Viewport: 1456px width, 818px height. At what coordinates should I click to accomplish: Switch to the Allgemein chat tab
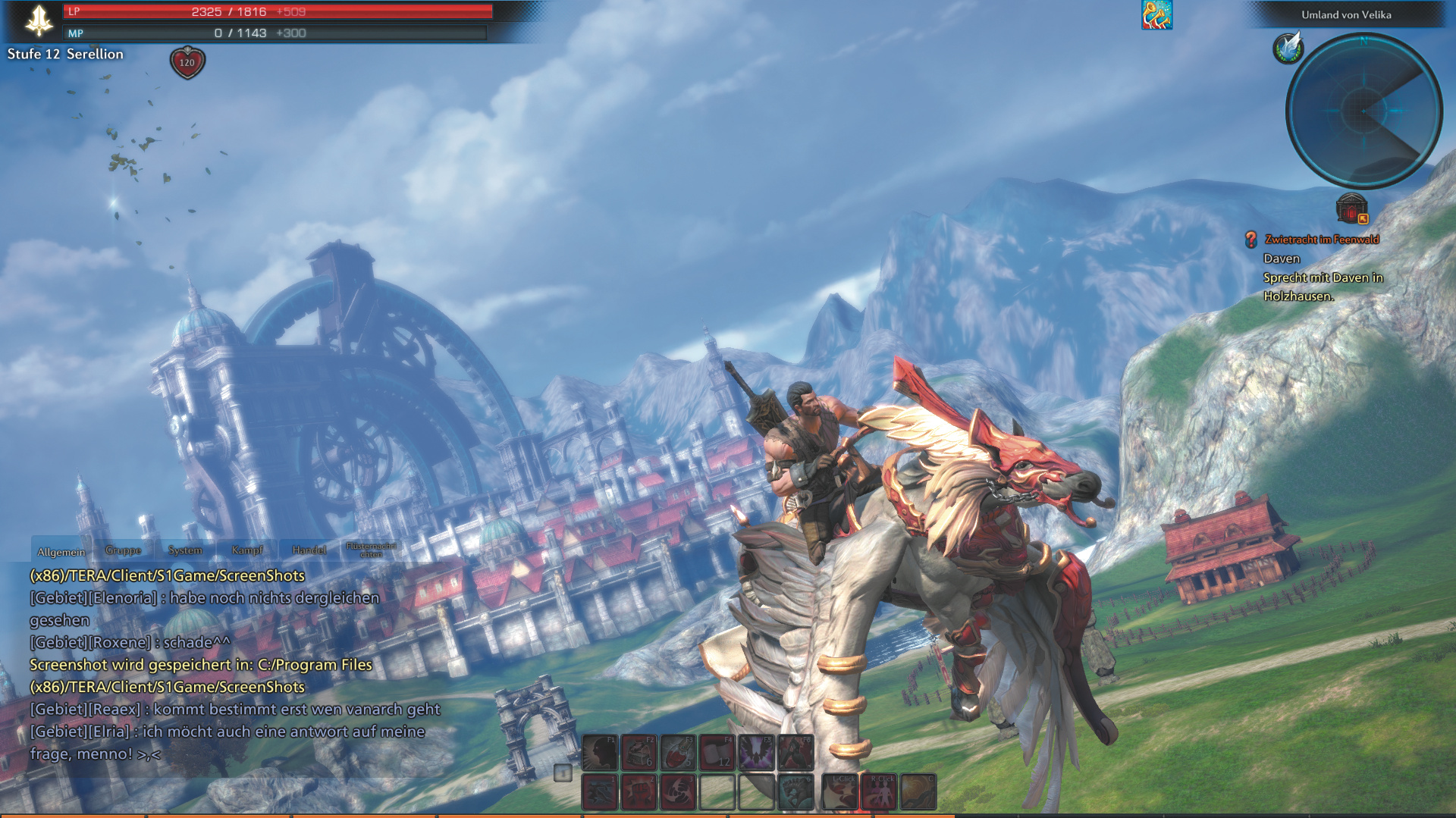[x=61, y=551]
